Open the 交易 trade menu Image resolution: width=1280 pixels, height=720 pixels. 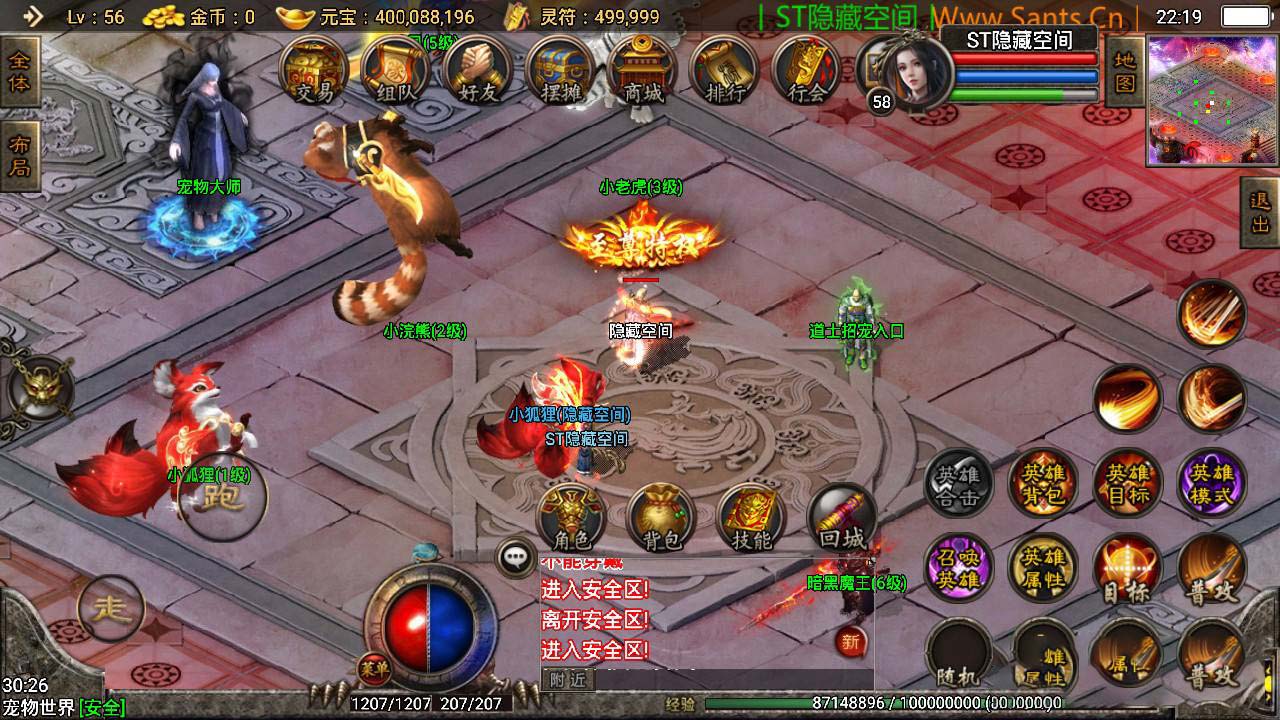click(x=314, y=72)
